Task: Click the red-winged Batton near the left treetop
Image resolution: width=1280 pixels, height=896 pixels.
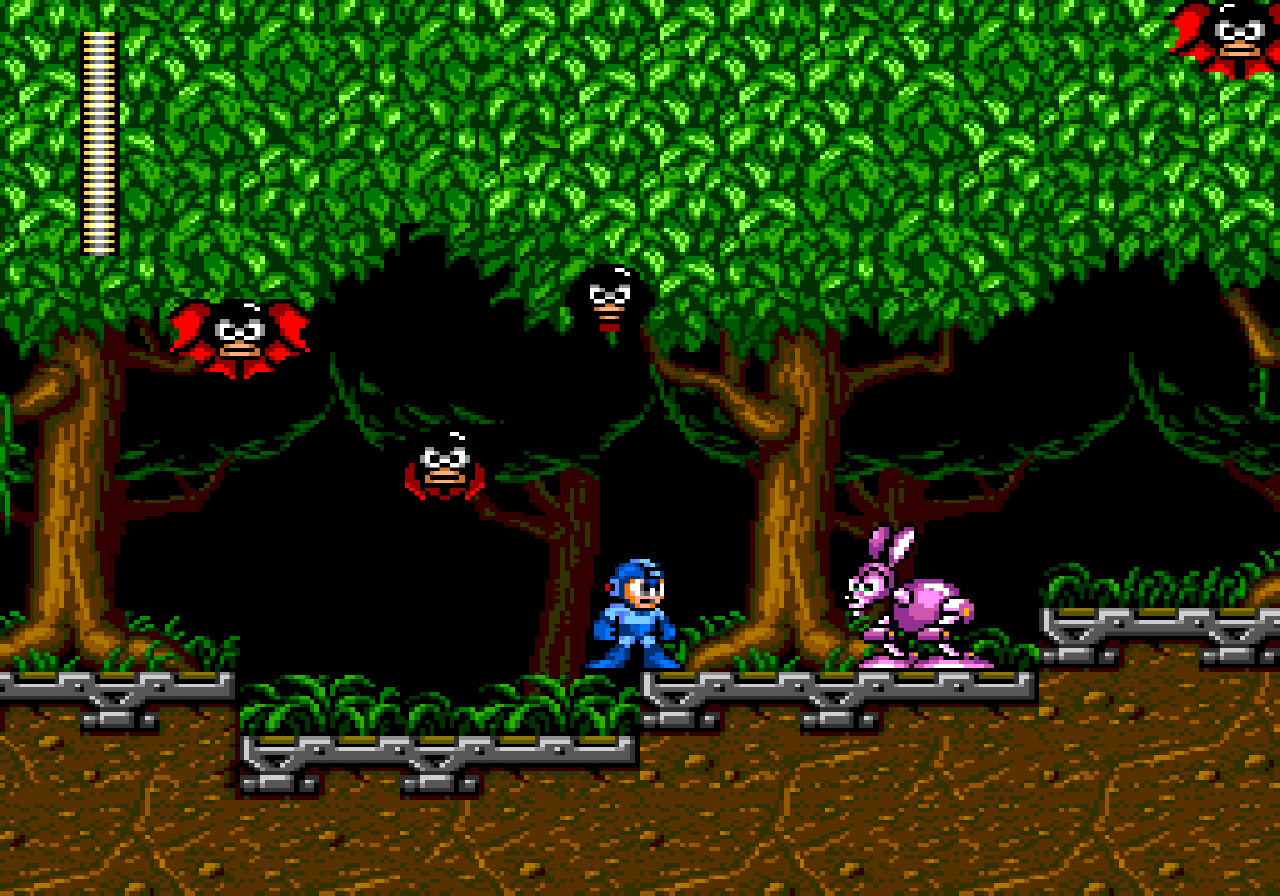Action: tap(240, 335)
